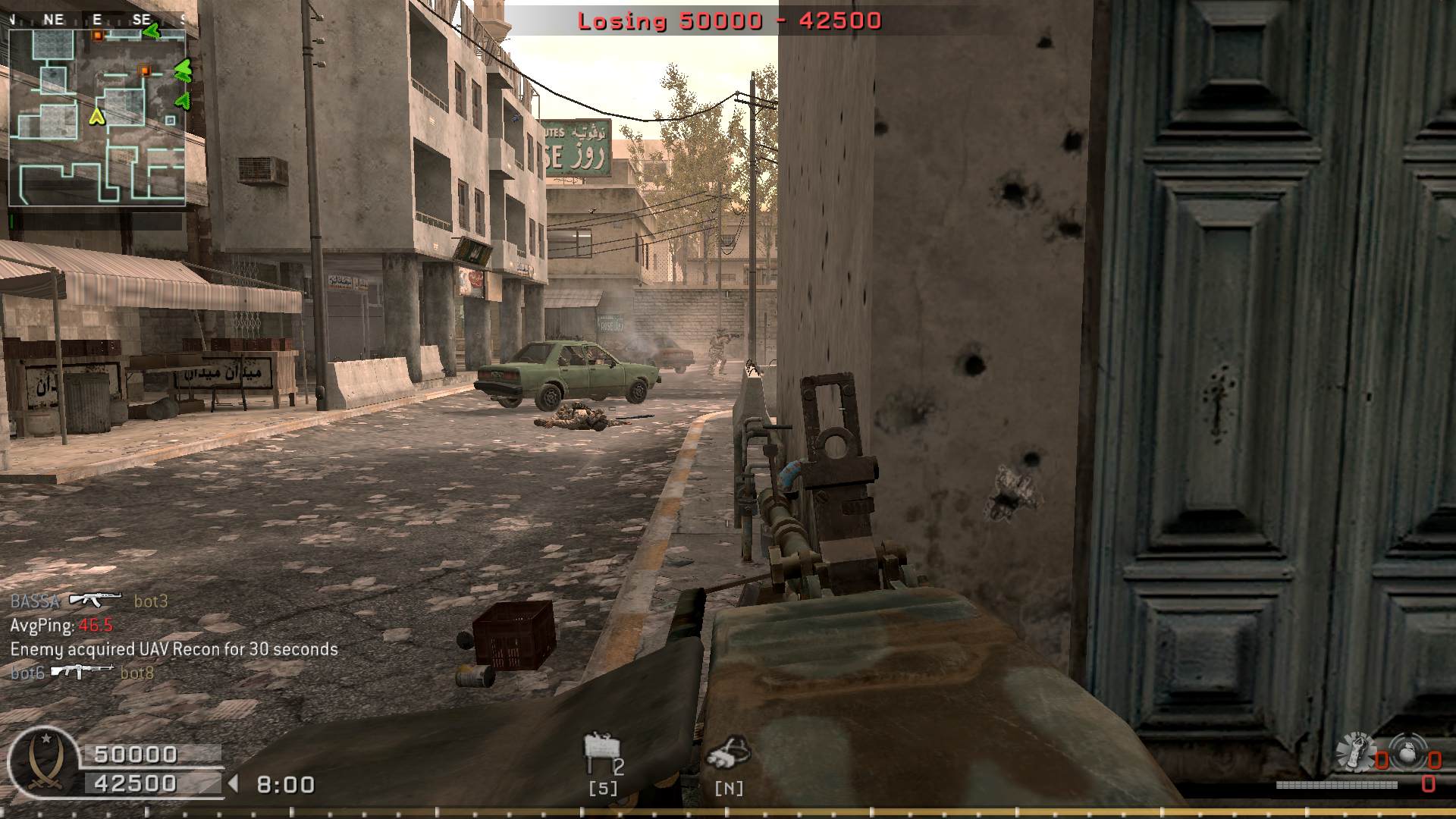
Task: Activate the night vision goggles icon
Action: point(728,752)
